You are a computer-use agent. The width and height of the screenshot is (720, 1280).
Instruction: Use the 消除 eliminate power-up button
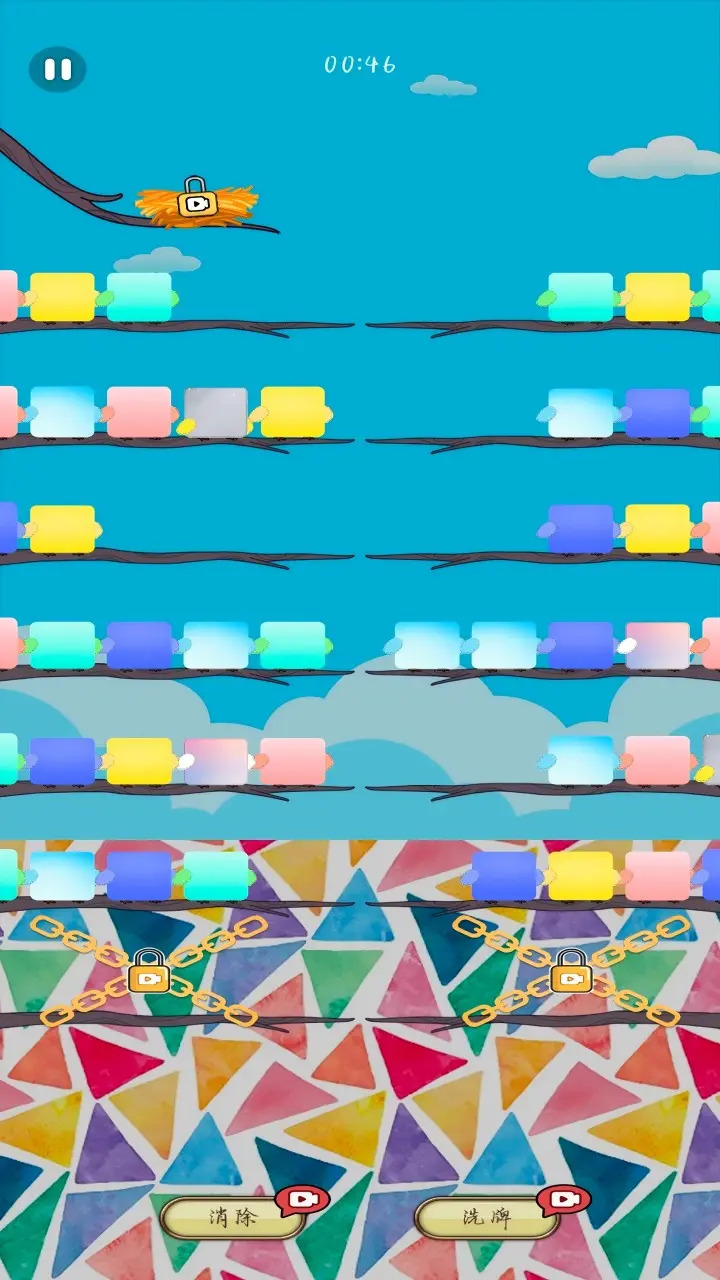pyautogui.click(x=233, y=1217)
